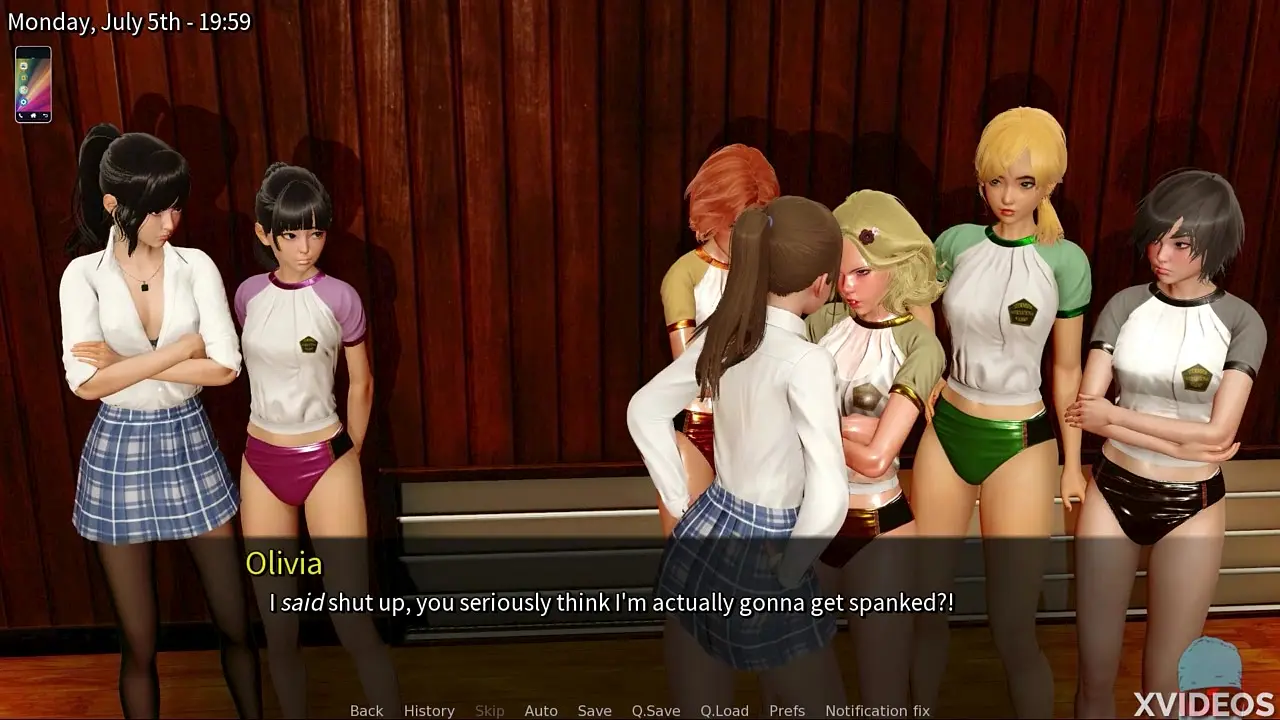This screenshot has height=720, width=1280.
Task: Quick save with Q.Save
Action: [656, 710]
